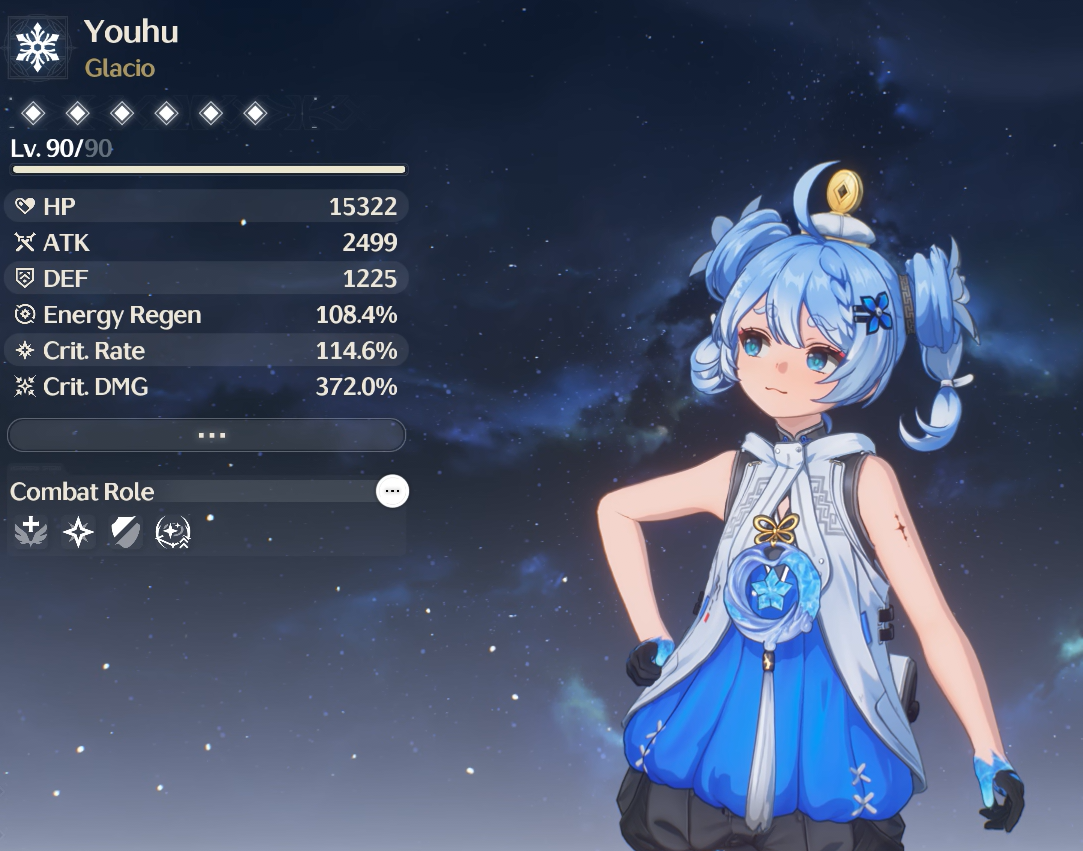Click the Glacio snowflake element icon
The width and height of the screenshot is (1083, 851).
(x=38, y=48)
